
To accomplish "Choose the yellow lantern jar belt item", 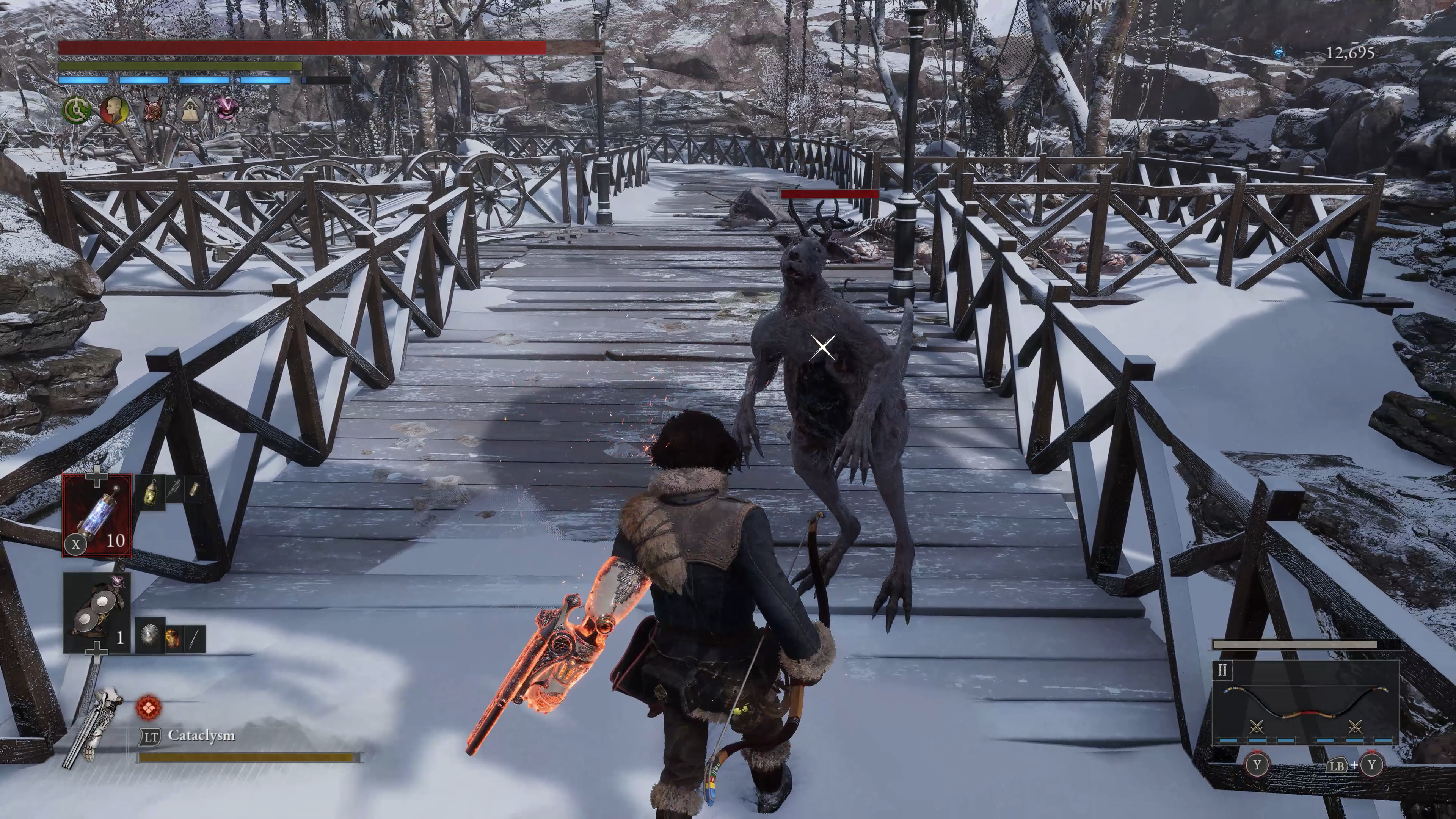I will (151, 493).
